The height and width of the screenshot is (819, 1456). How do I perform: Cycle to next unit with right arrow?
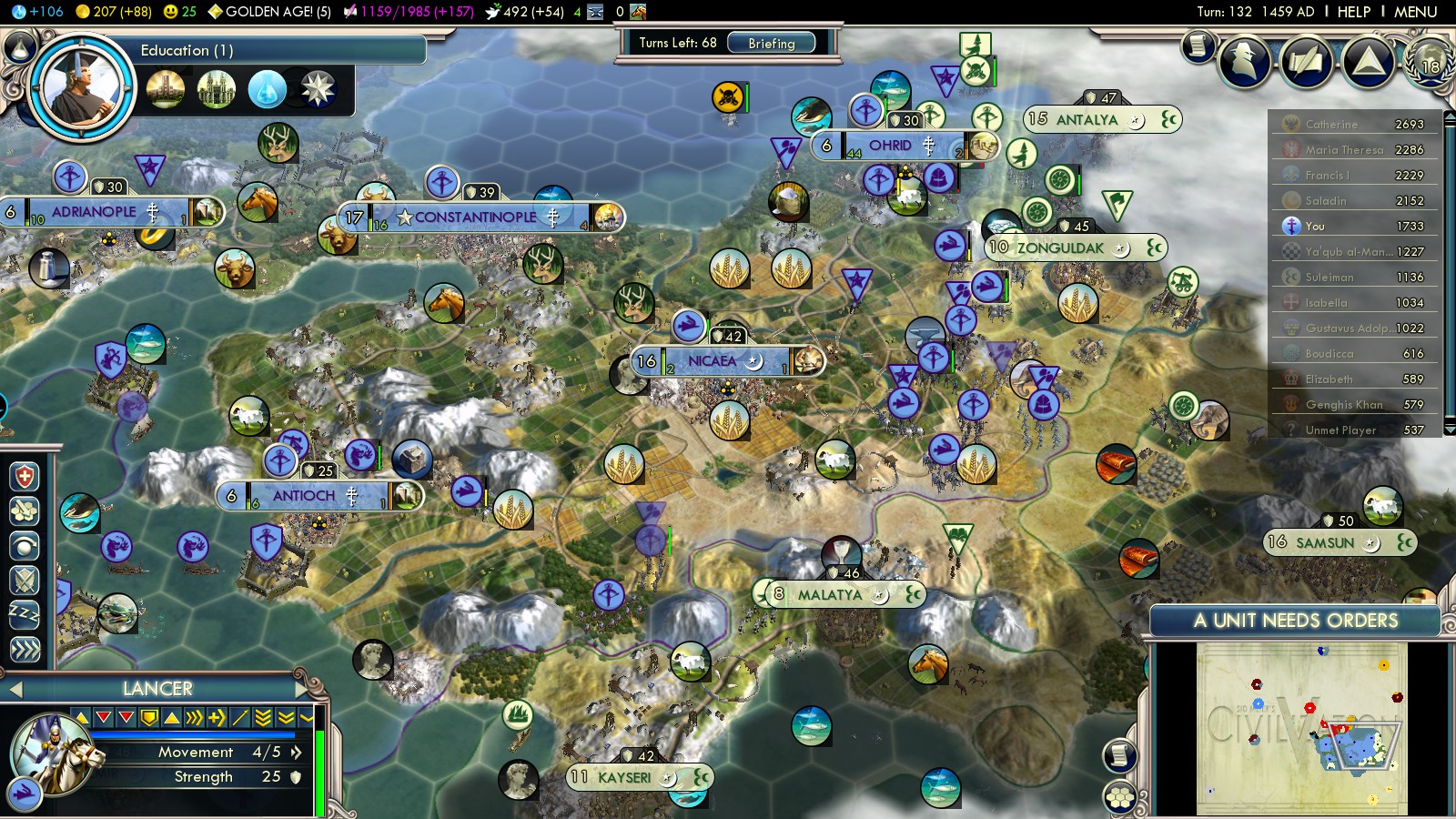(302, 689)
